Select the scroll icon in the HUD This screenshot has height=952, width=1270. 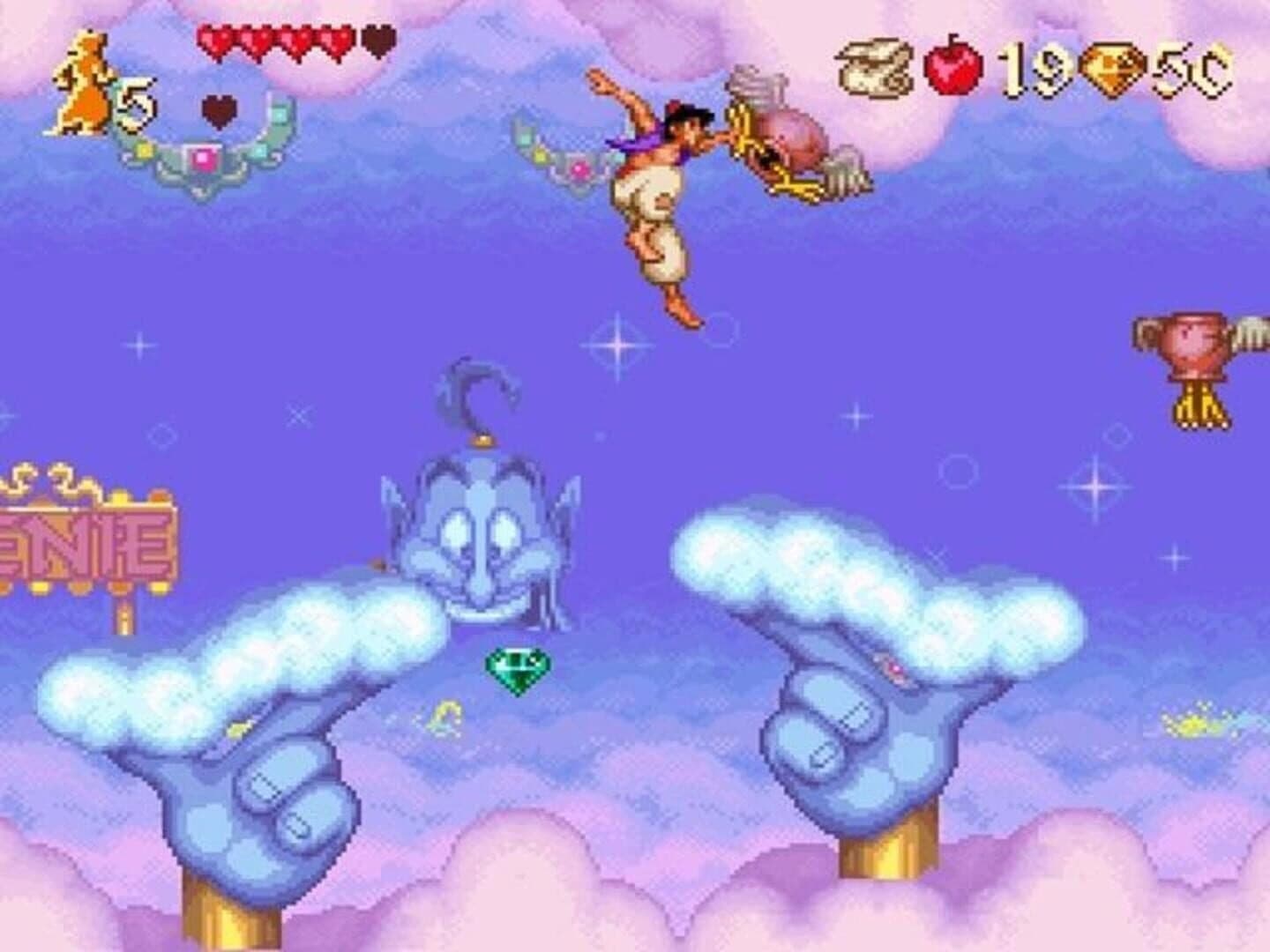pyautogui.click(x=873, y=60)
